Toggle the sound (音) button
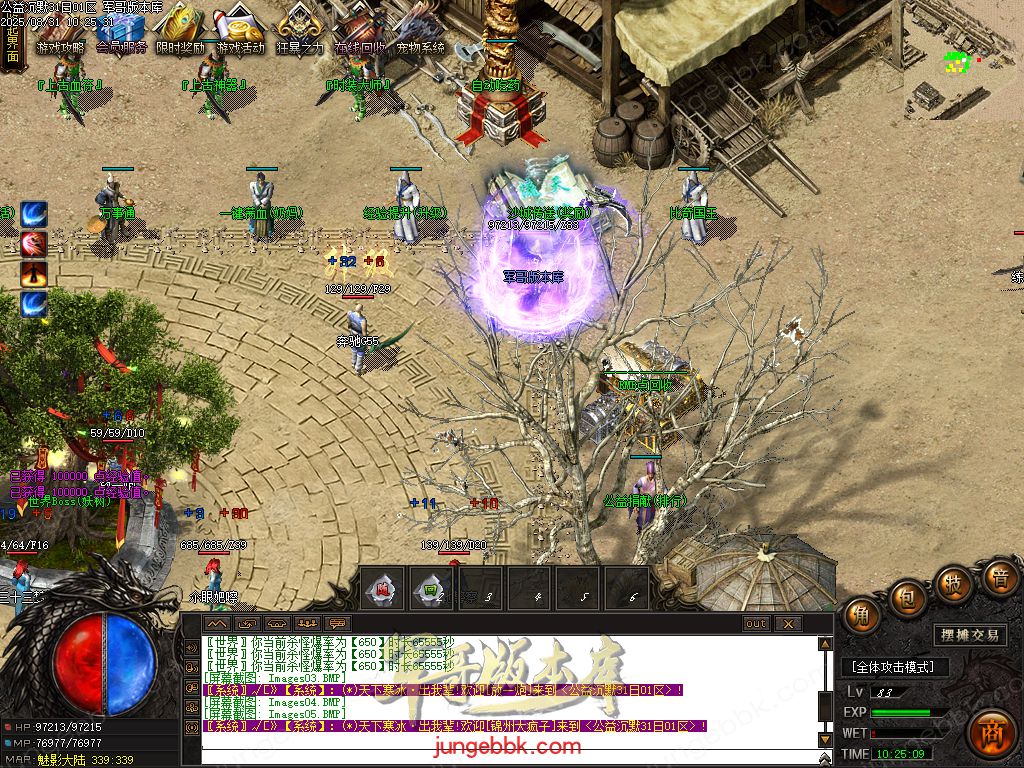1024x768 pixels. [998, 577]
